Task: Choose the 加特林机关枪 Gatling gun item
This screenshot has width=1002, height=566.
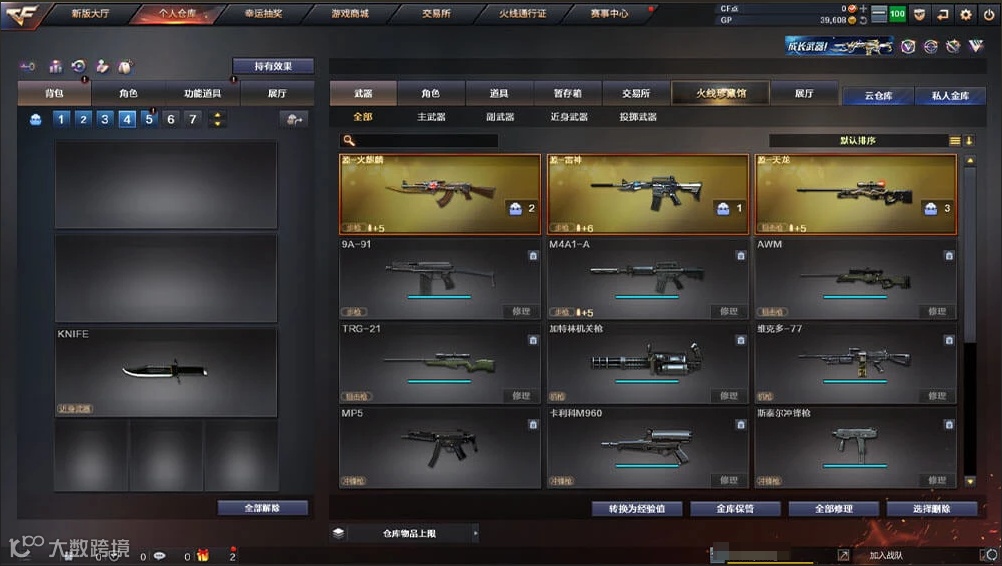Action: click(x=646, y=362)
